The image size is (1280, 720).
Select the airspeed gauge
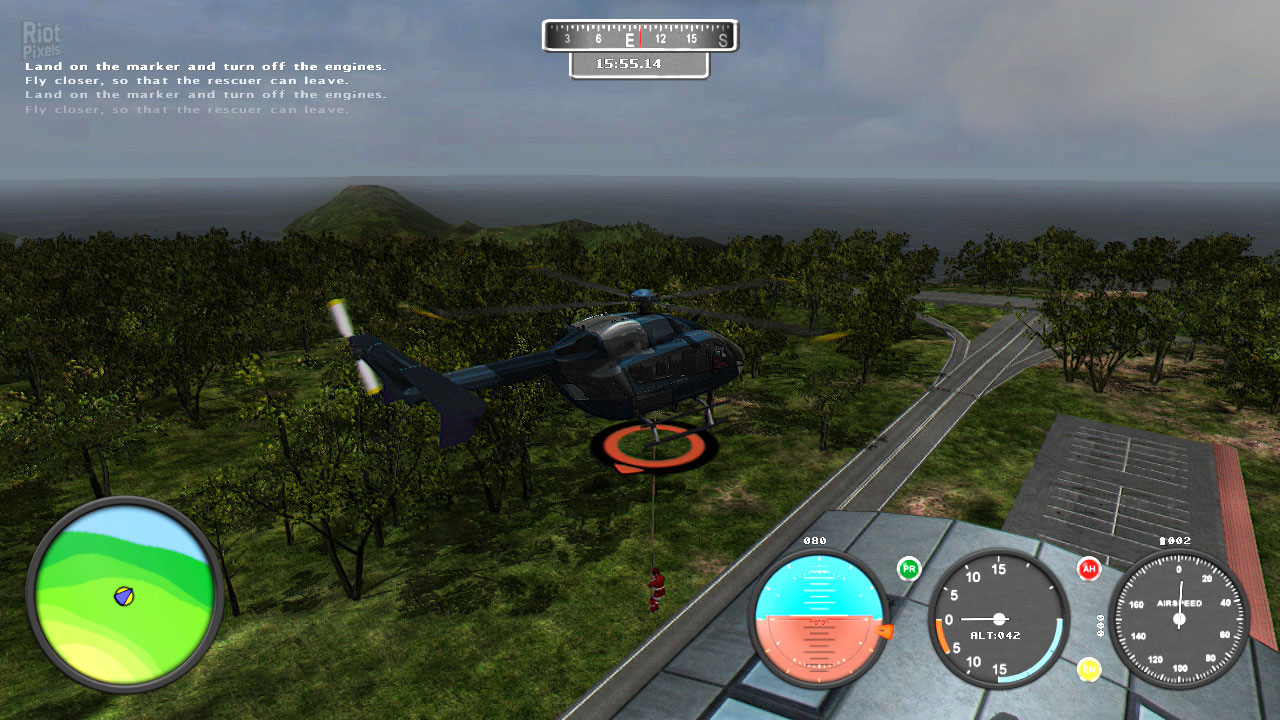[x=1179, y=618]
